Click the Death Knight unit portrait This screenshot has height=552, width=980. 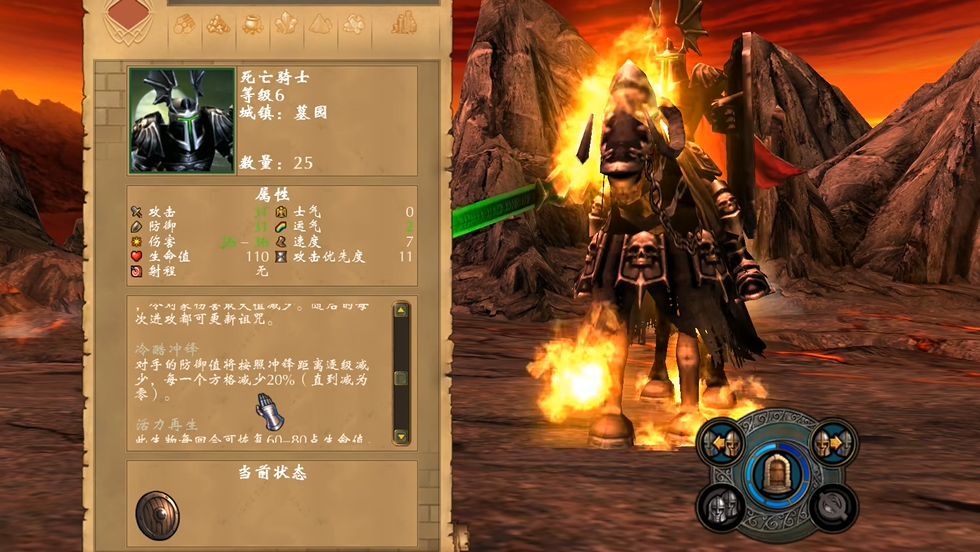[x=182, y=120]
